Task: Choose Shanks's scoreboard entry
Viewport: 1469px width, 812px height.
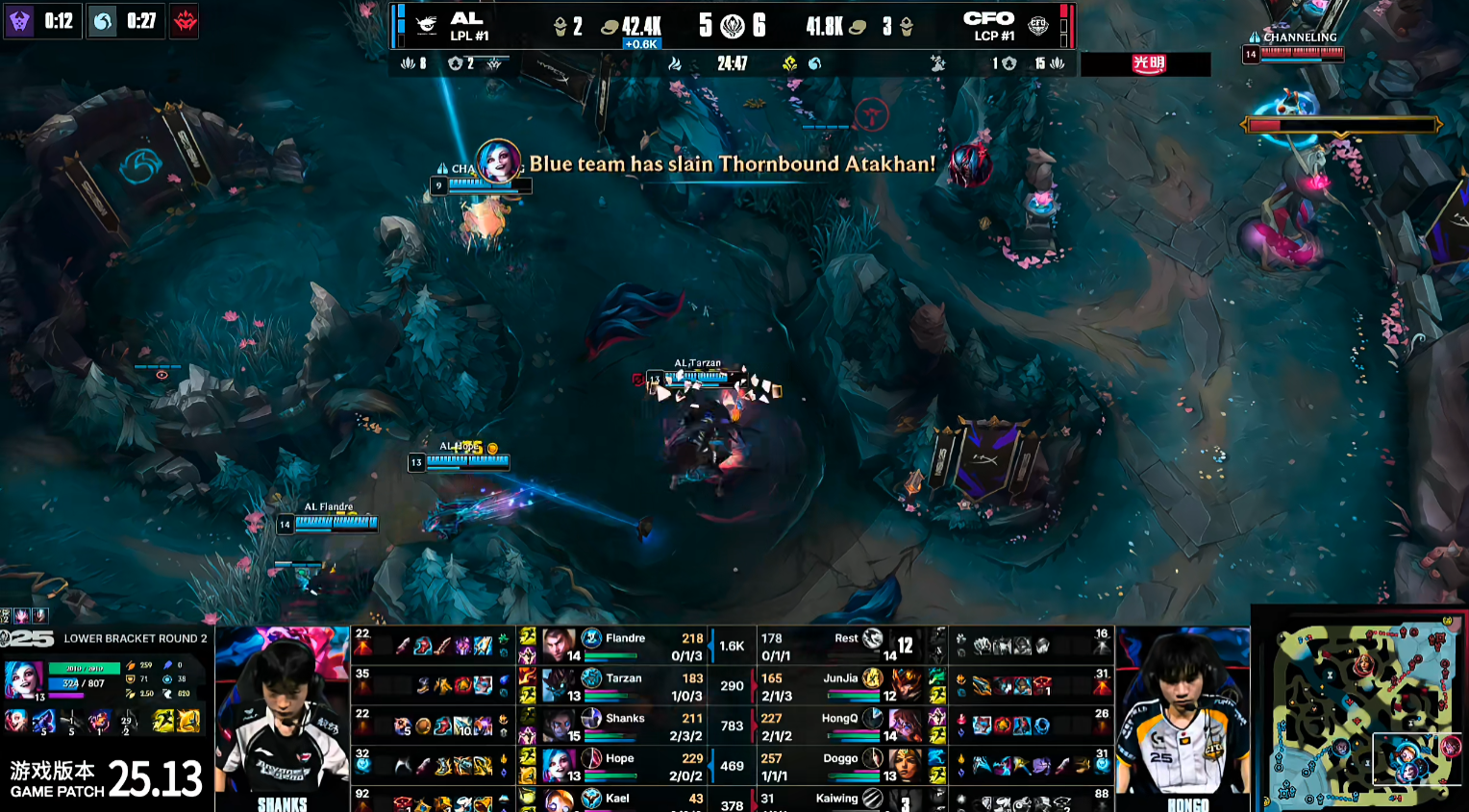Action: click(625, 726)
